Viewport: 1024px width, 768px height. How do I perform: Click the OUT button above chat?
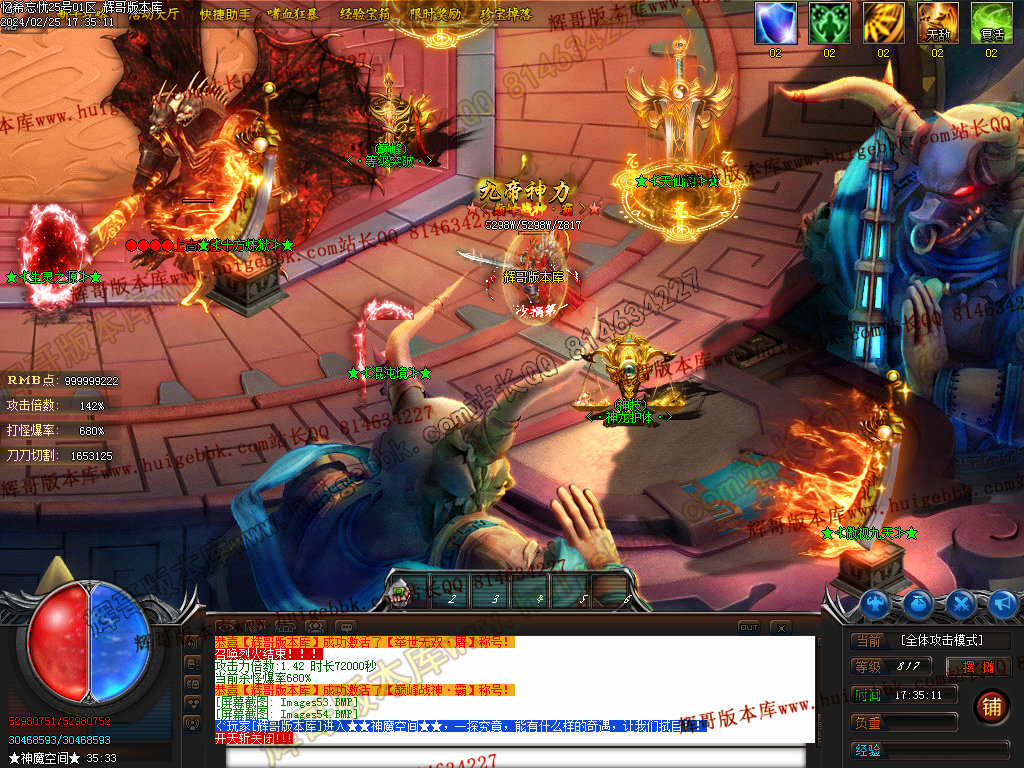(749, 627)
